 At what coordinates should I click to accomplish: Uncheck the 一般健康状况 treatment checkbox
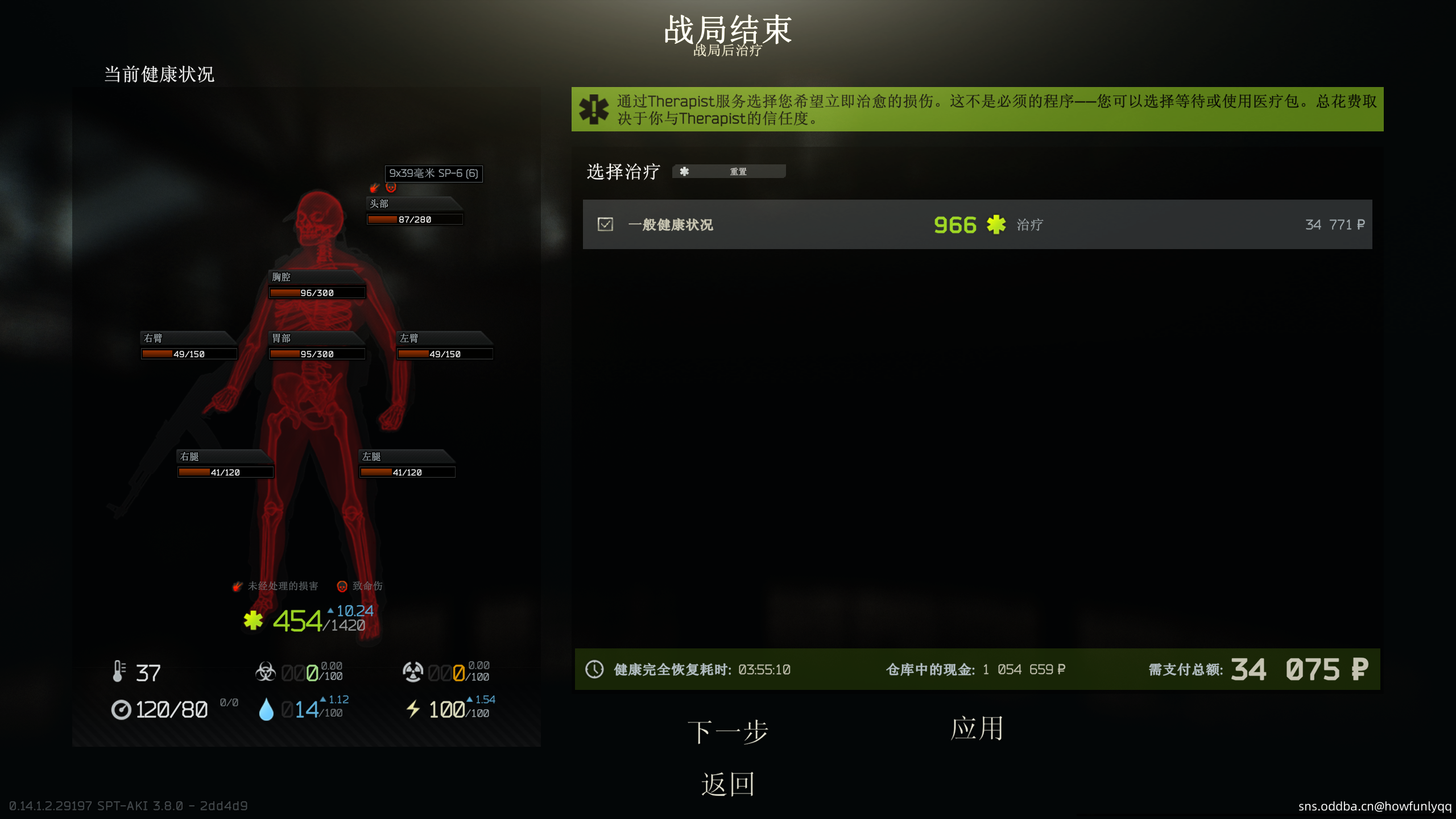(x=605, y=225)
